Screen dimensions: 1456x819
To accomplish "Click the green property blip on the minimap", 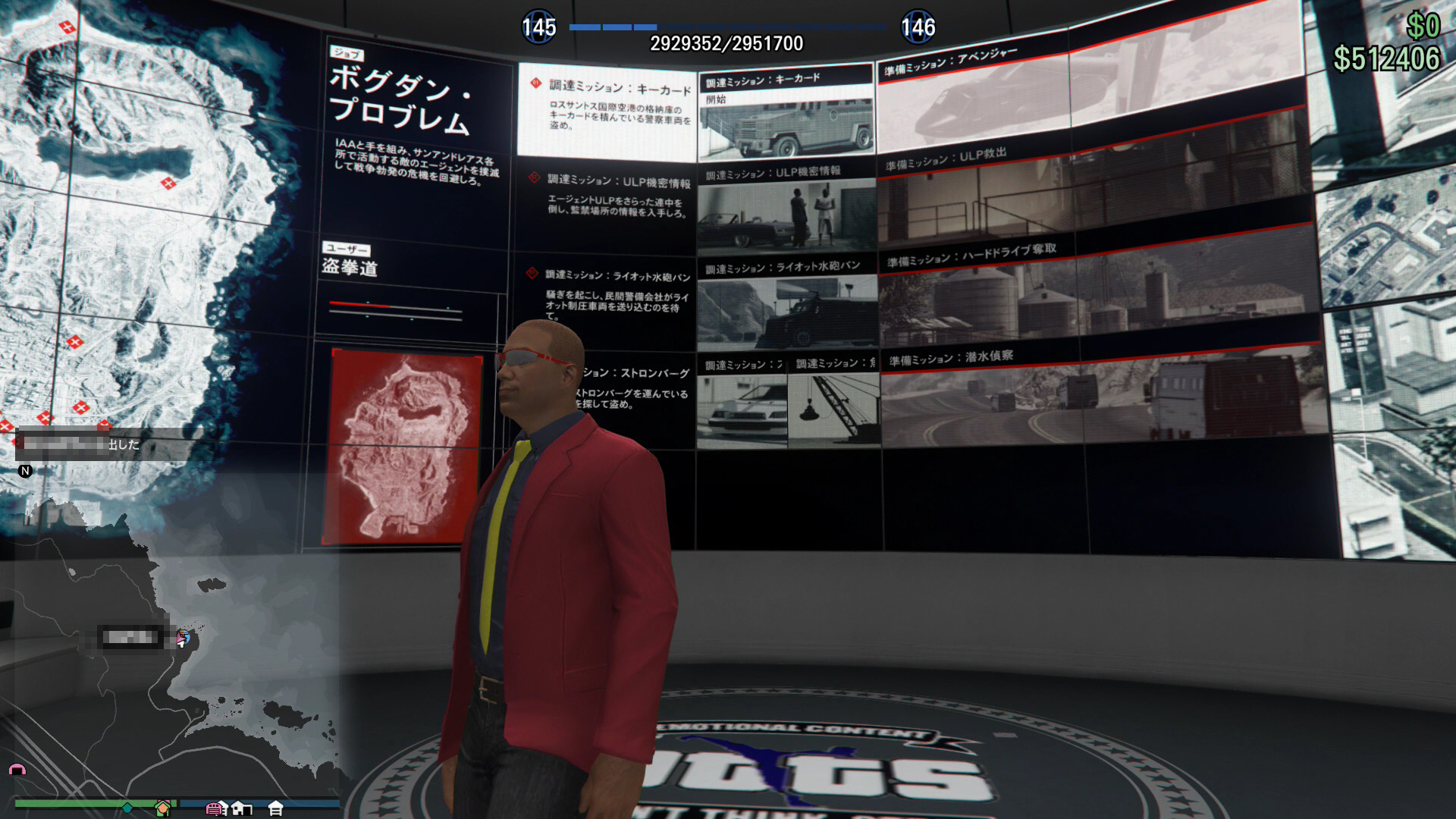I will (162, 806).
